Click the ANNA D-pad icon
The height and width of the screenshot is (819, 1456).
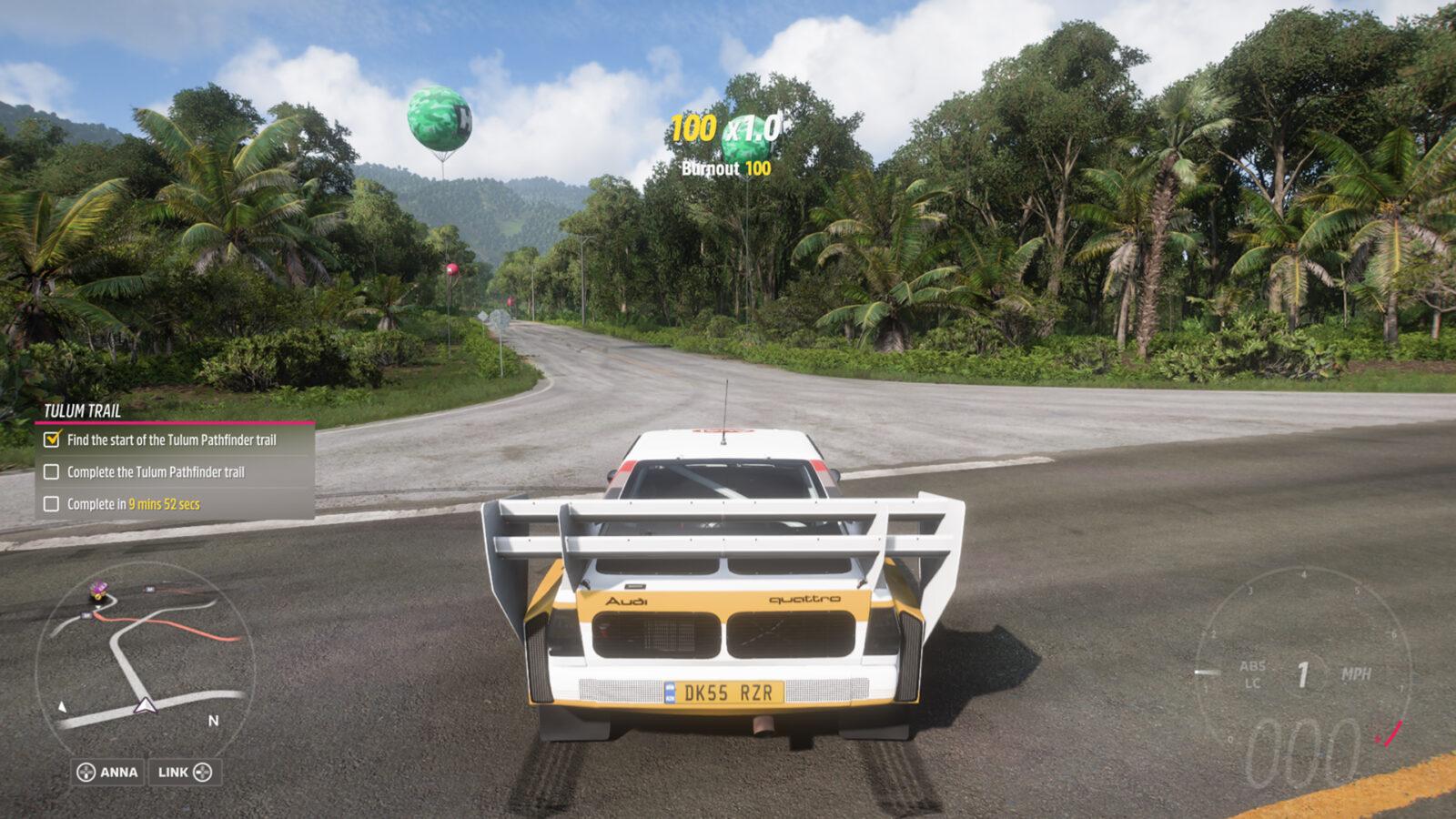(88, 773)
